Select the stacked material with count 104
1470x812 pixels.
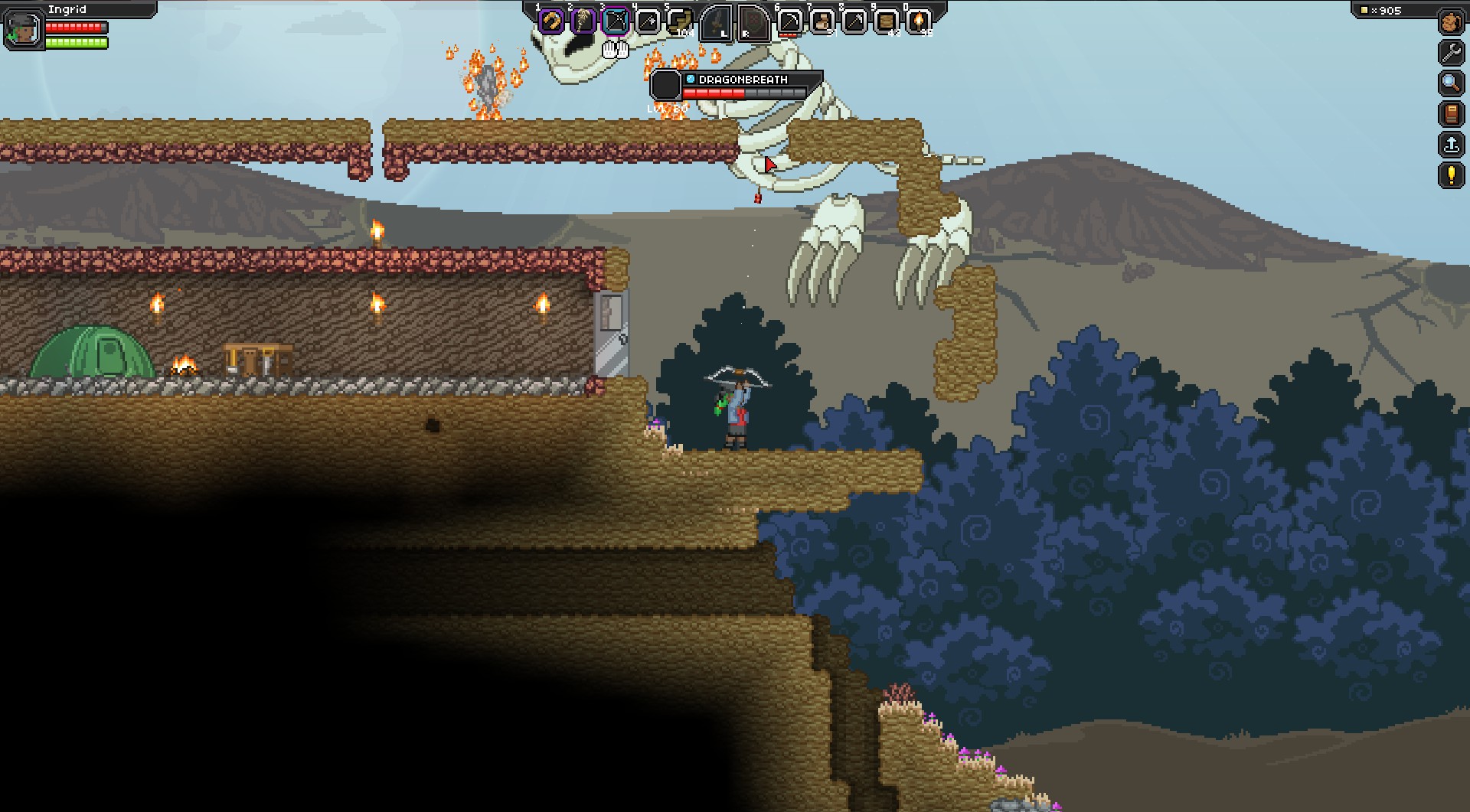(x=680, y=22)
